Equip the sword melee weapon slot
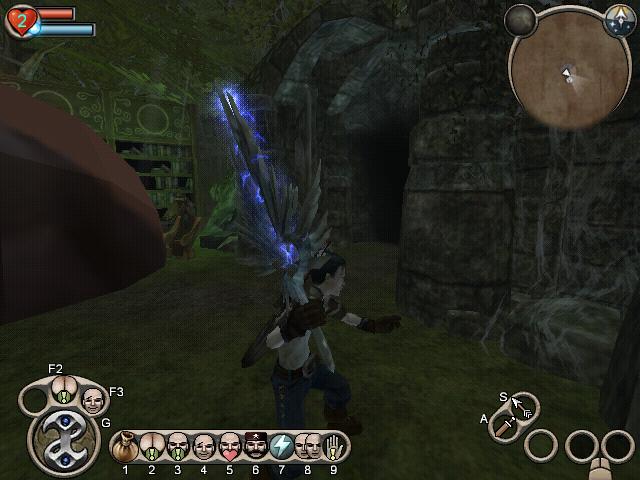Viewport: 640px width, 480px height. pyautogui.click(x=503, y=424)
